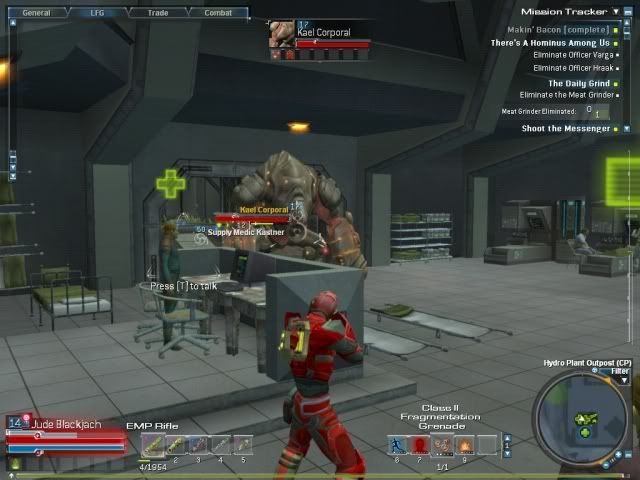Open the Mission Tracker dropdown arrow

click(x=614, y=12)
